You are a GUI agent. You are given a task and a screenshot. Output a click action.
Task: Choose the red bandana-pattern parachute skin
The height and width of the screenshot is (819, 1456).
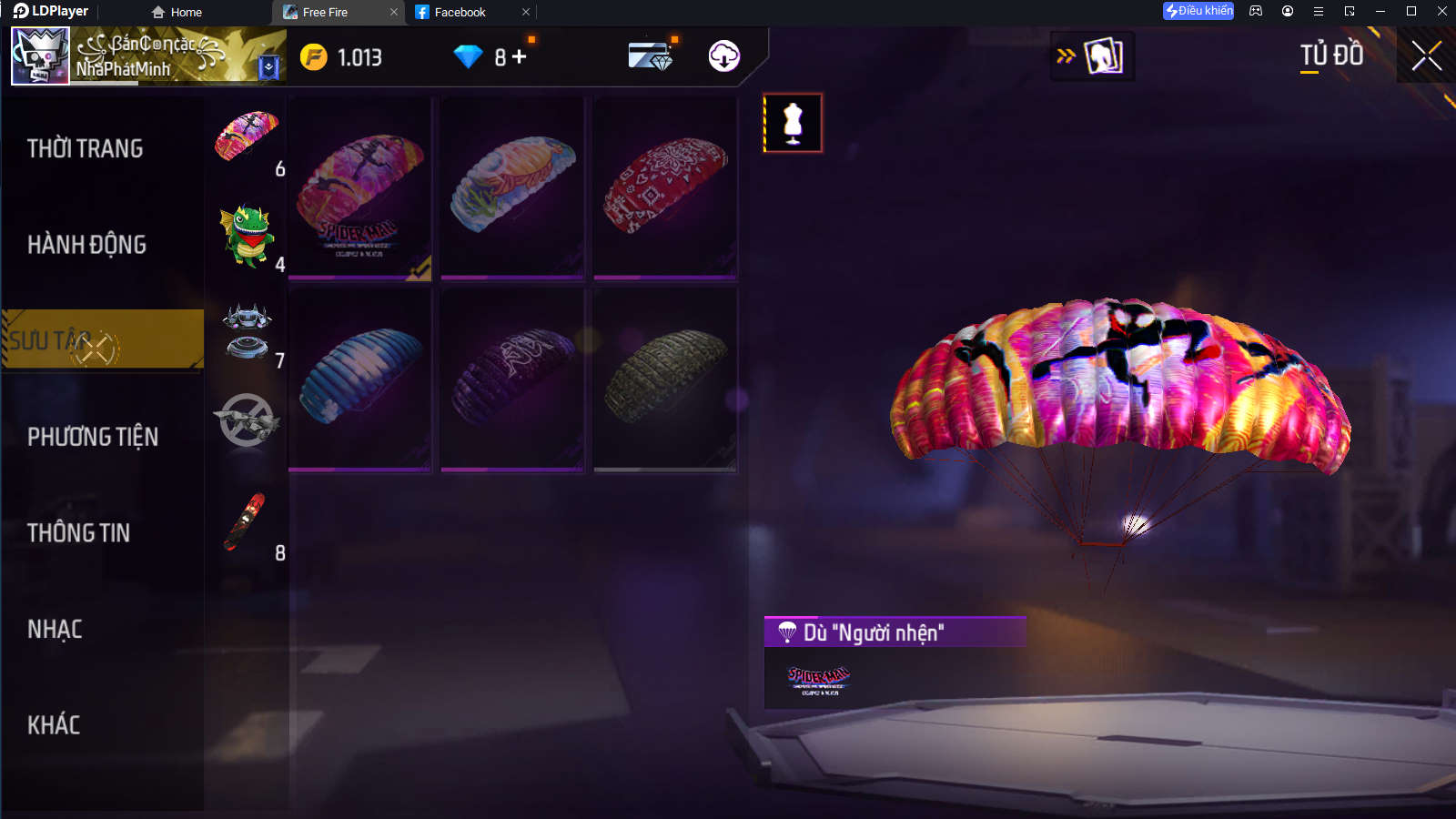[x=665, y=187]
